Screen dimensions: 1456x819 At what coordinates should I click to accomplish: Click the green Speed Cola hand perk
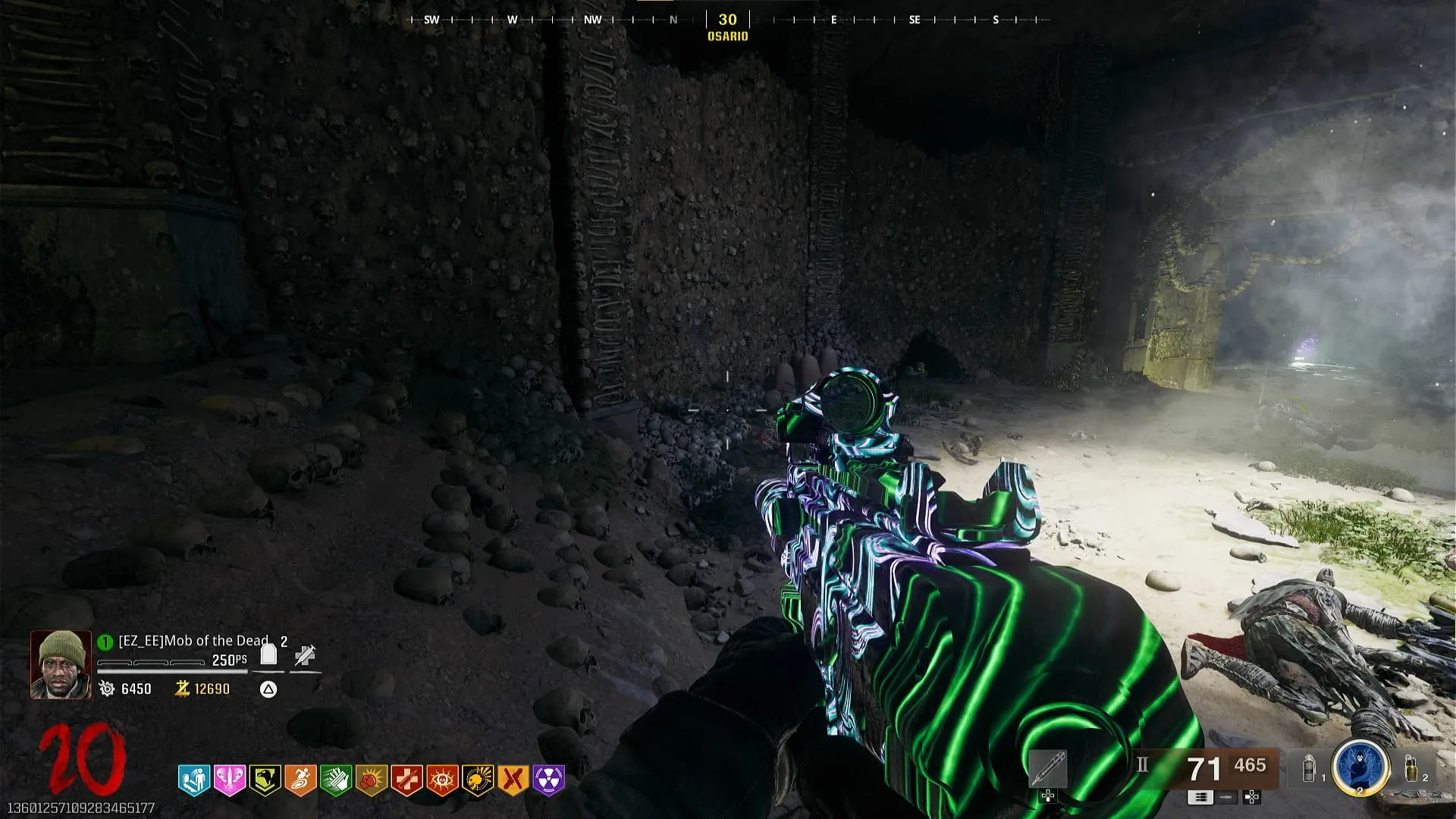tap(335, 780)
